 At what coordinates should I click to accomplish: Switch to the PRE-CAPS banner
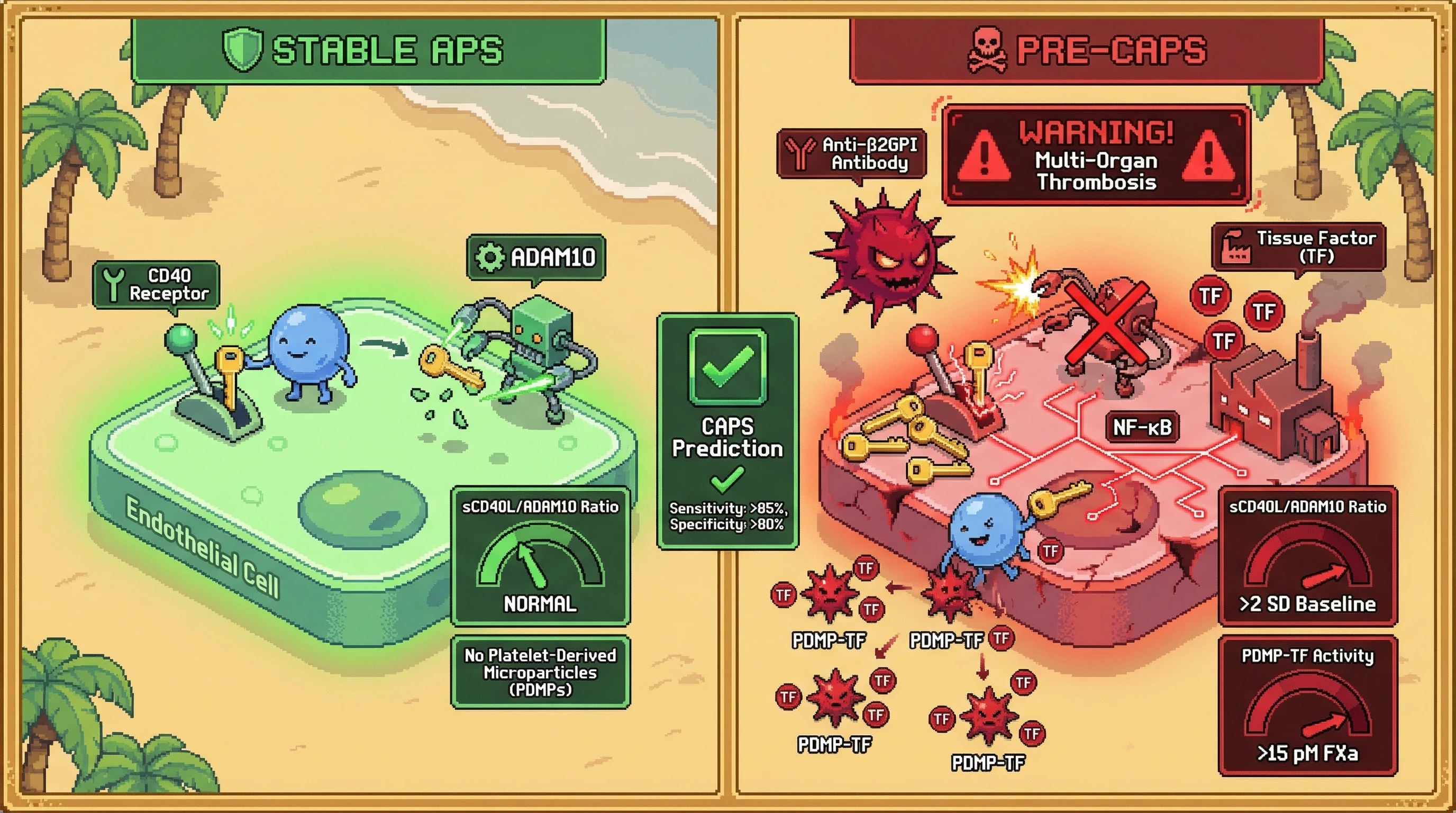tap(1086, 50)
